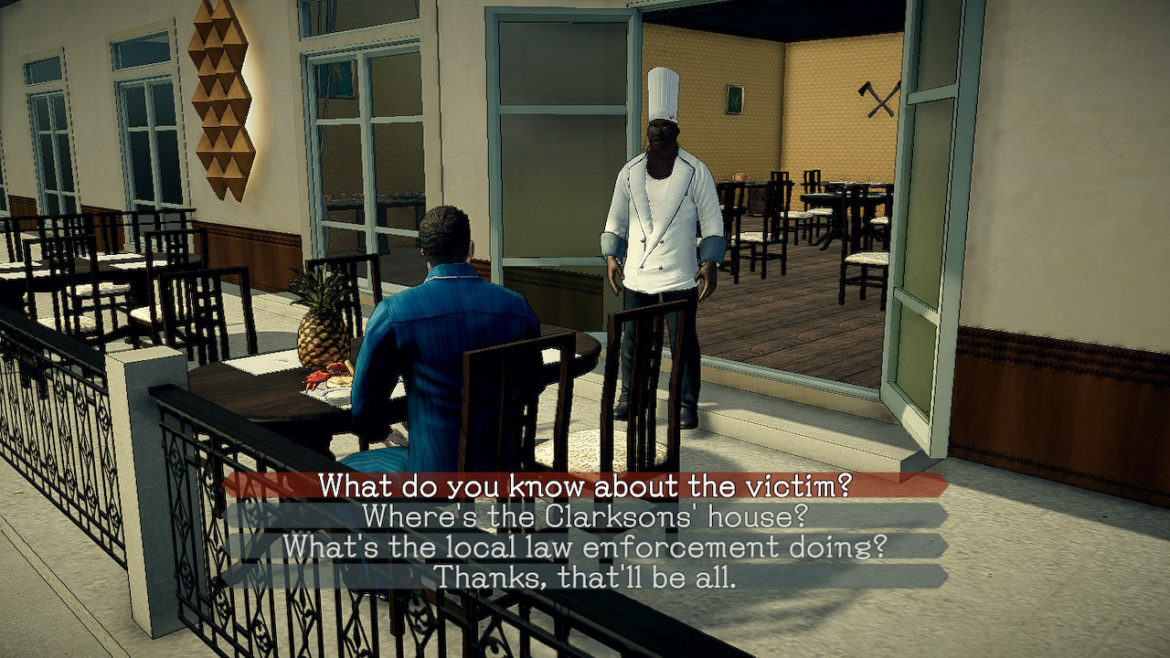
Task: Ask what the chef knows about the victim
Action: point(585,486)
